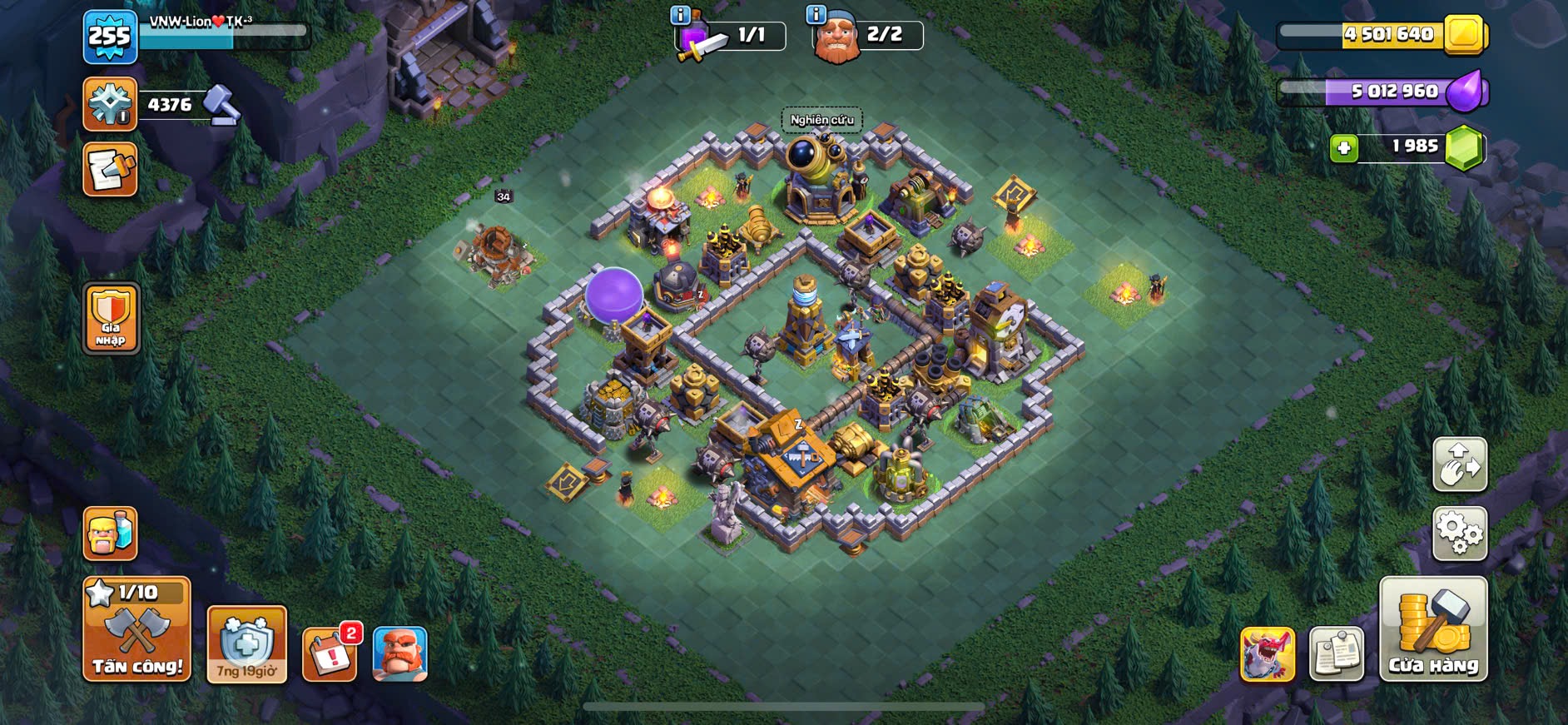Screen dimensions: 1568x725
Task: Open the Gia Nhập clan shield
Action: coord(111,318)
